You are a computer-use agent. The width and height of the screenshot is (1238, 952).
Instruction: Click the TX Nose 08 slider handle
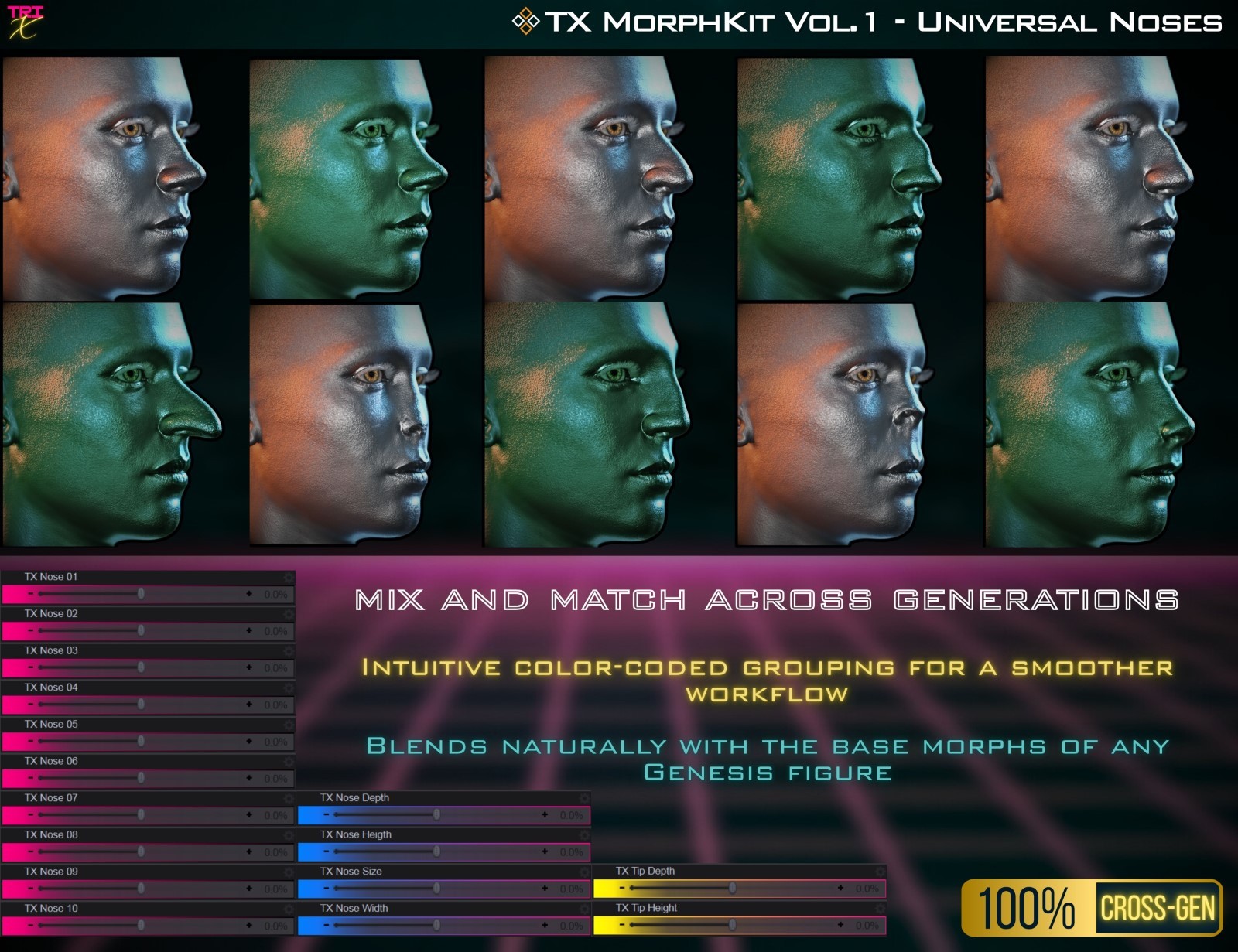142,853
